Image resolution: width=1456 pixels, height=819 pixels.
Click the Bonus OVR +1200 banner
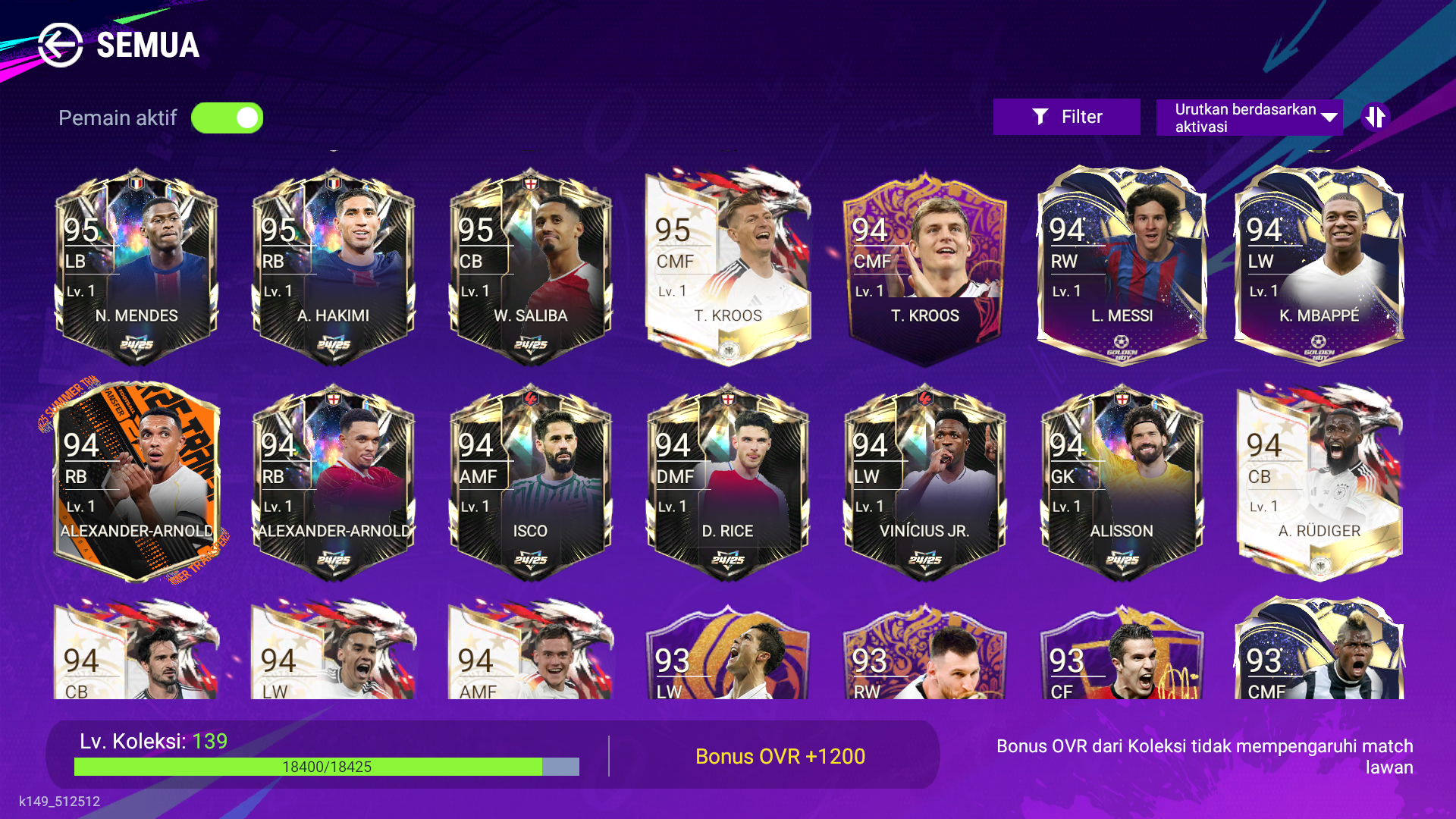click(x=780, y=756)
